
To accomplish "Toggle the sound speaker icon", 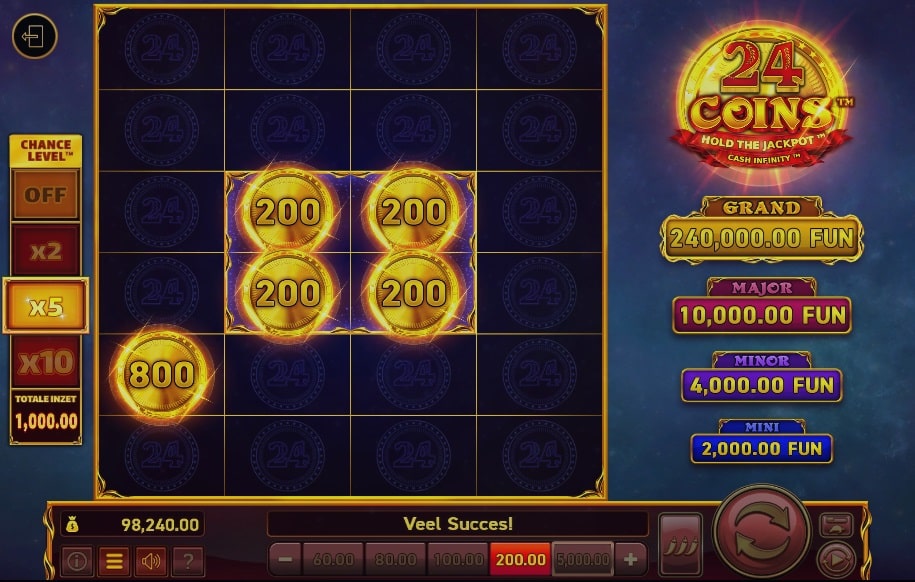I will coord(150,560).
